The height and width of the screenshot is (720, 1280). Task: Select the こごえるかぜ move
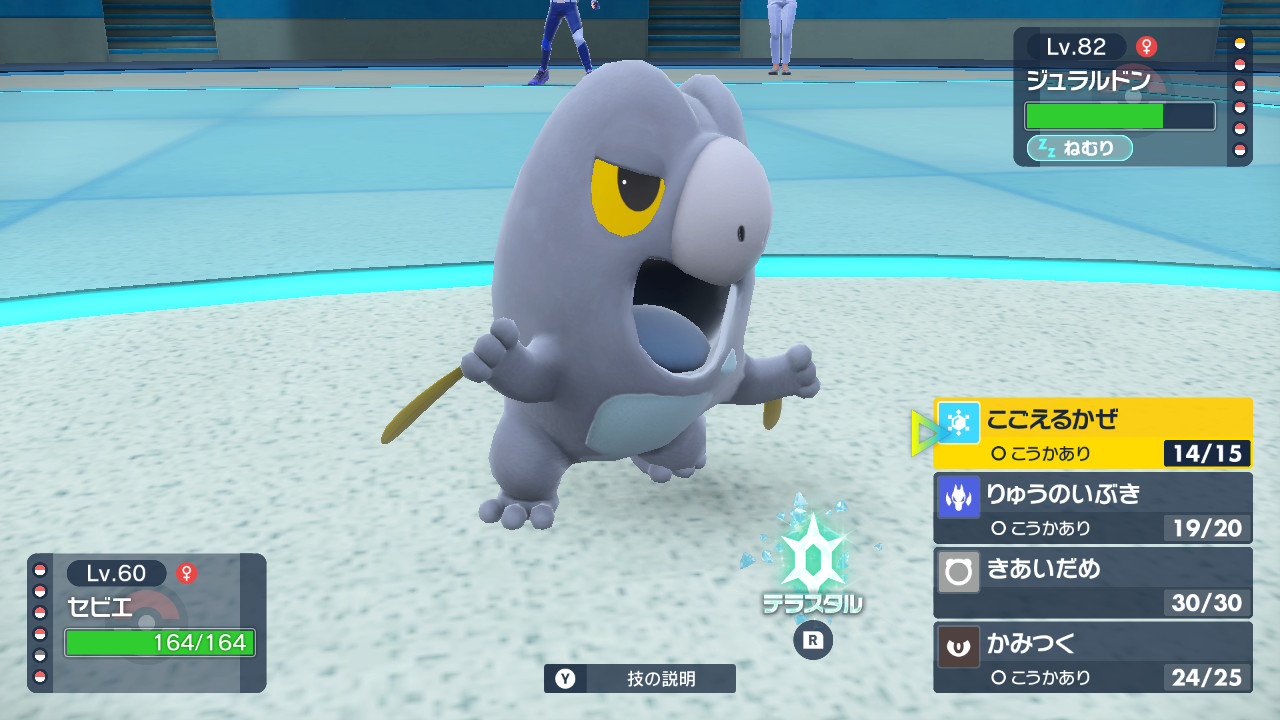1092,433
